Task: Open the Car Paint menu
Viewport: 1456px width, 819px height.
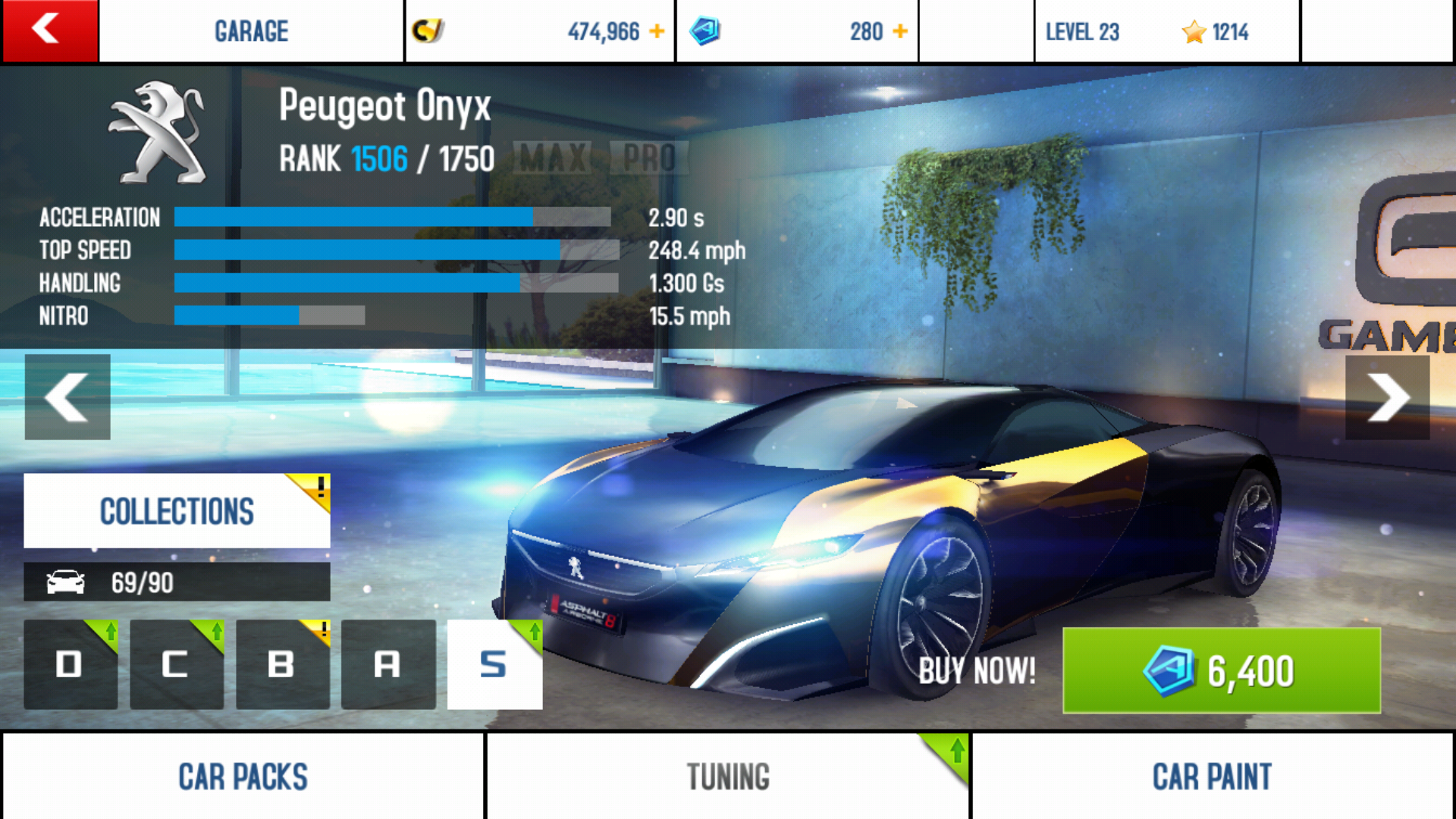Action: (1212, 777)
